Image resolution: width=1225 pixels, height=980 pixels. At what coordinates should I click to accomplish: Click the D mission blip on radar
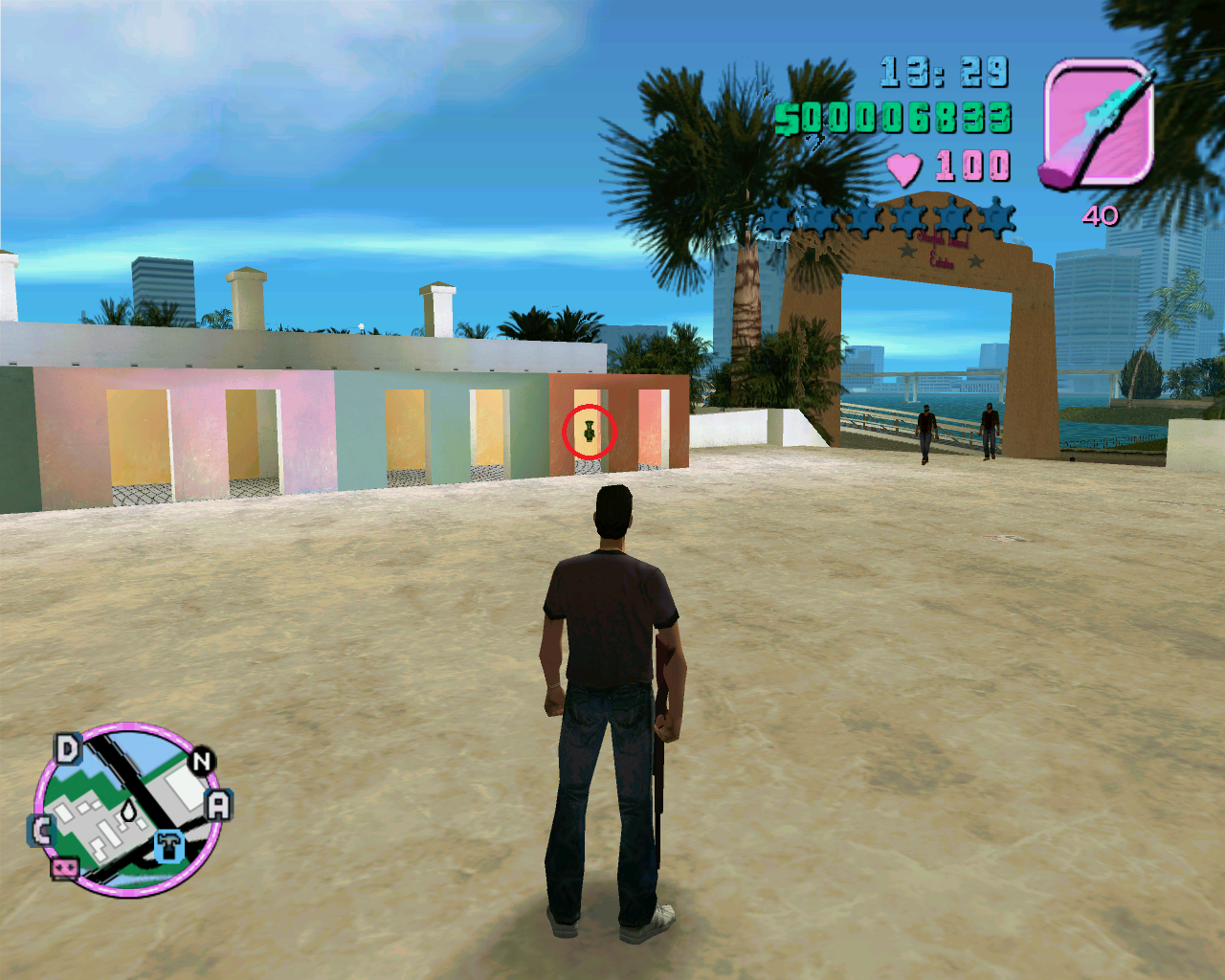point(67,748)
